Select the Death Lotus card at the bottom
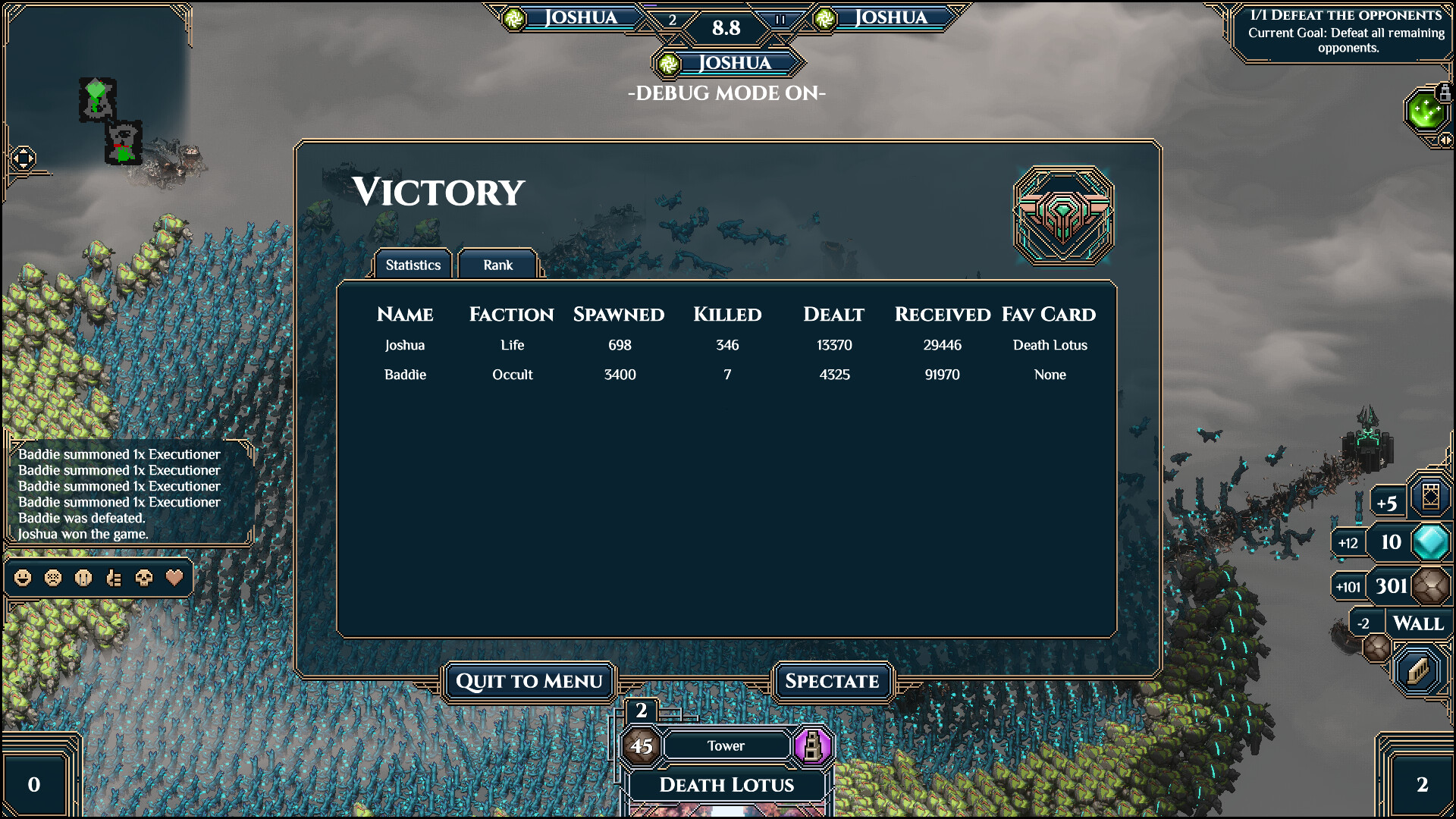The width and height of the screenshot is (1456, 819). [x=726, y=786]
